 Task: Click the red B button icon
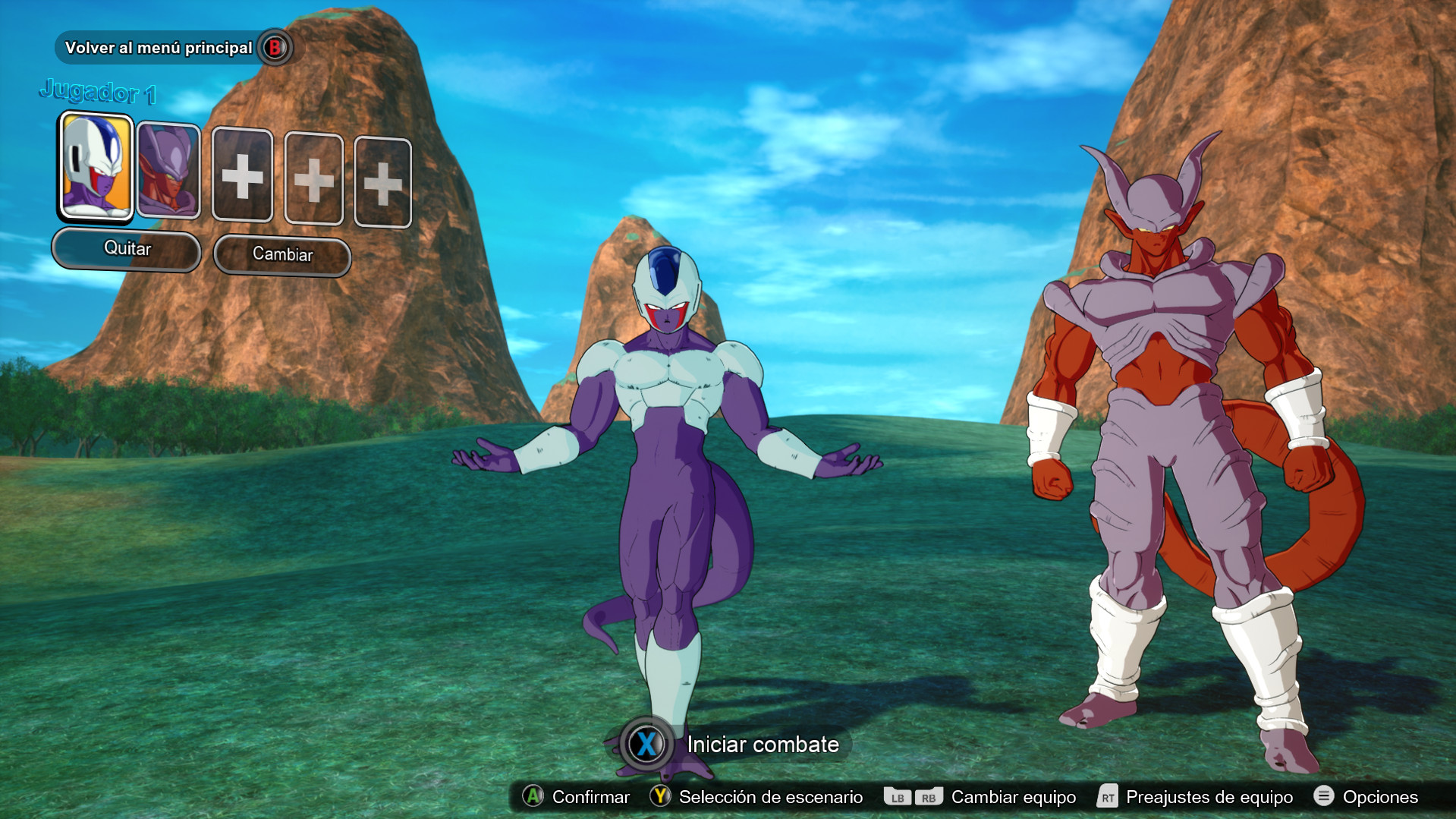pyautogui.click(x=275, y=47)
